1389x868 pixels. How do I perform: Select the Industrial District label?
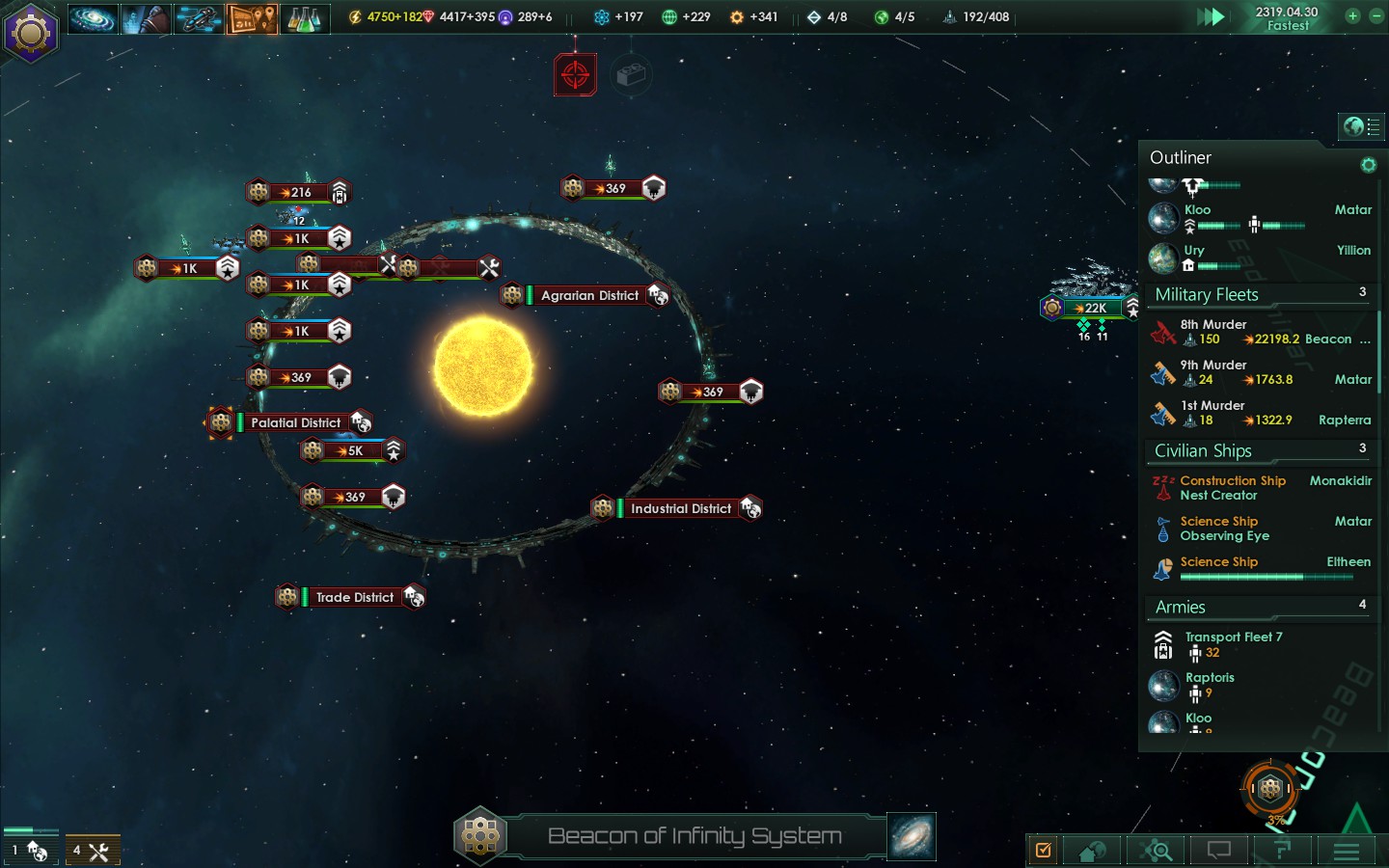point(680,508)
